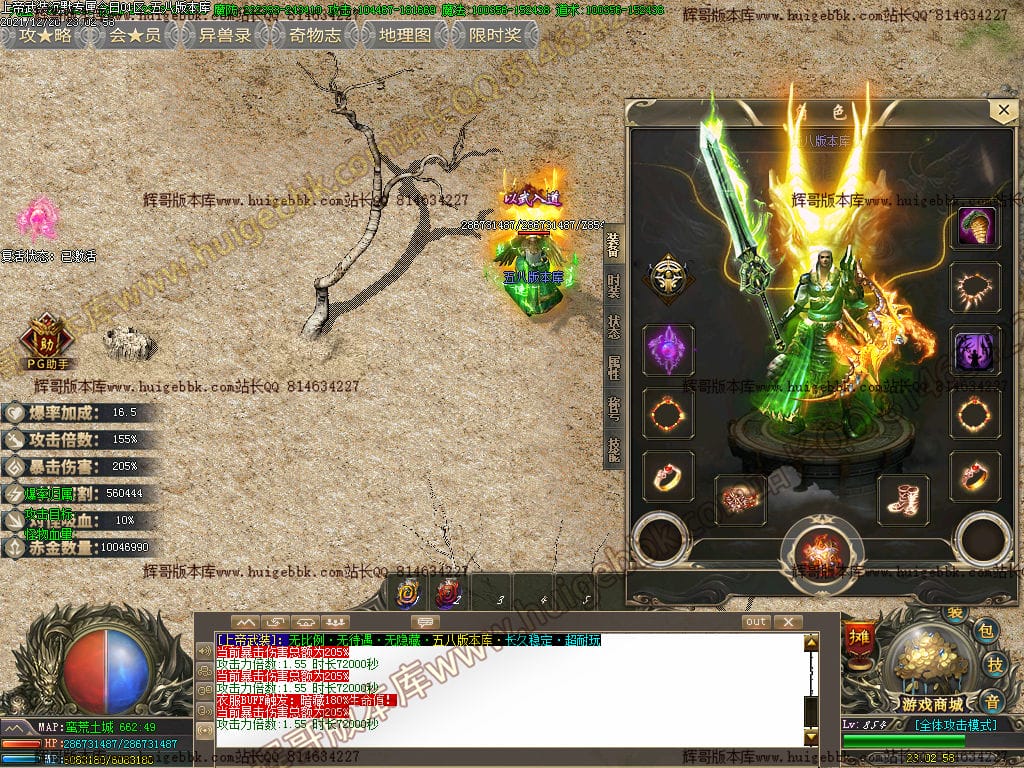The width and height of the screenshot is (1024, 768).
Task: Switch to the 状态 status tab
Action: pos(613,327)
